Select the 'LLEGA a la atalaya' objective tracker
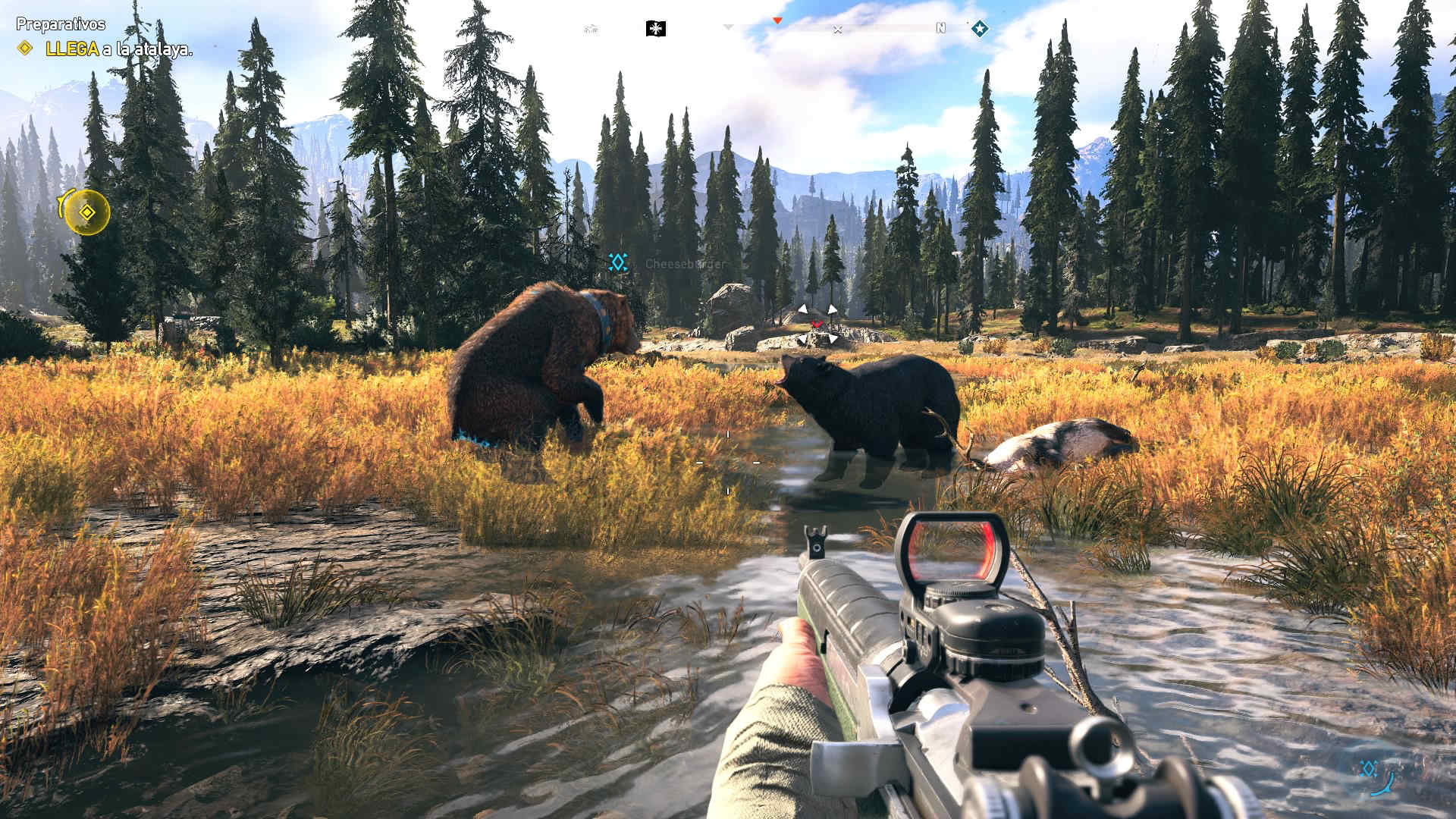This screenshot has height=819, width=1456. pyautogui.click(x=118, y=49)
